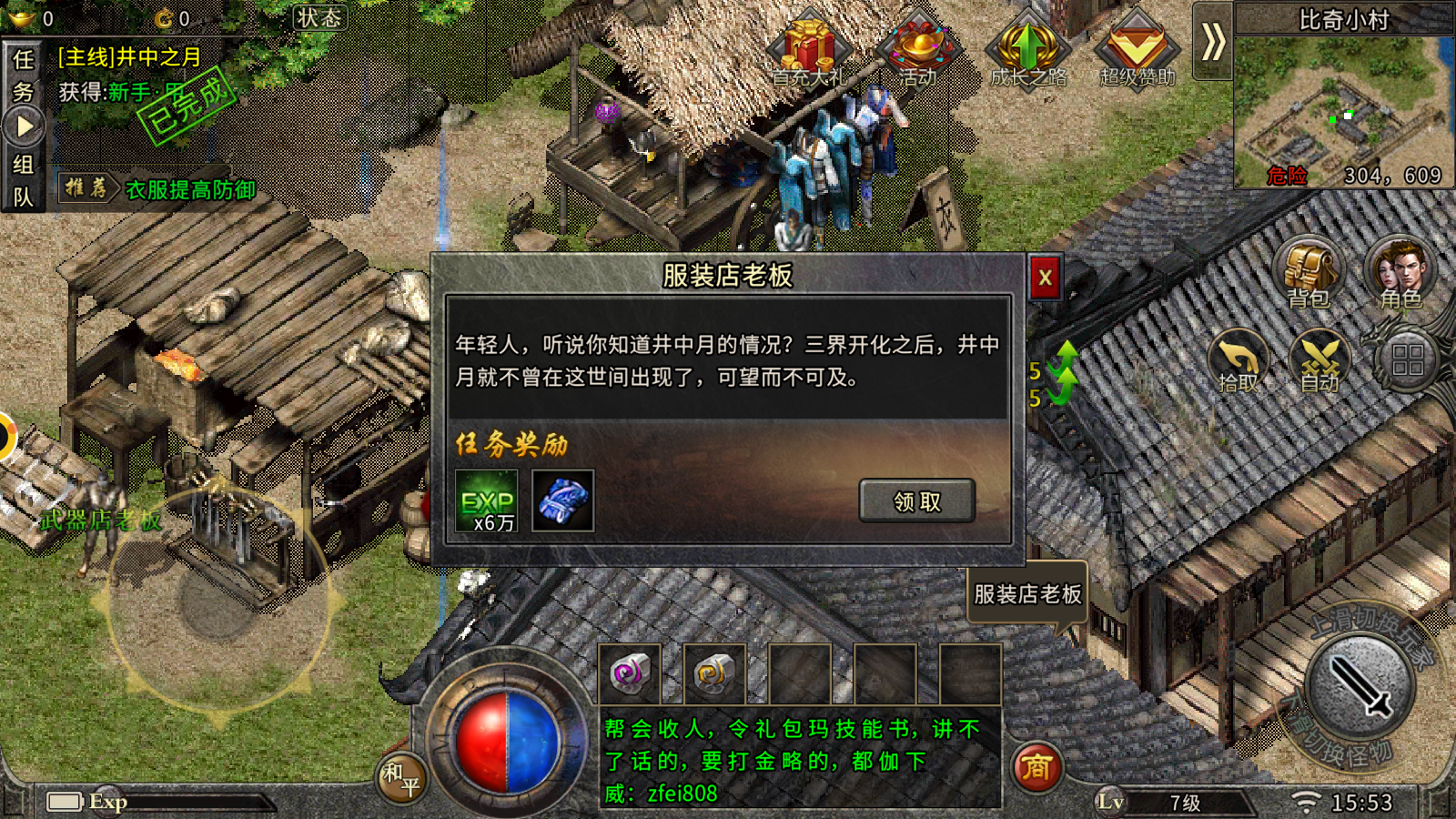This screenshot has height=819, width=1456.
Task: Toggle the 和平 peace attack mode
Action: click(400, 776)
